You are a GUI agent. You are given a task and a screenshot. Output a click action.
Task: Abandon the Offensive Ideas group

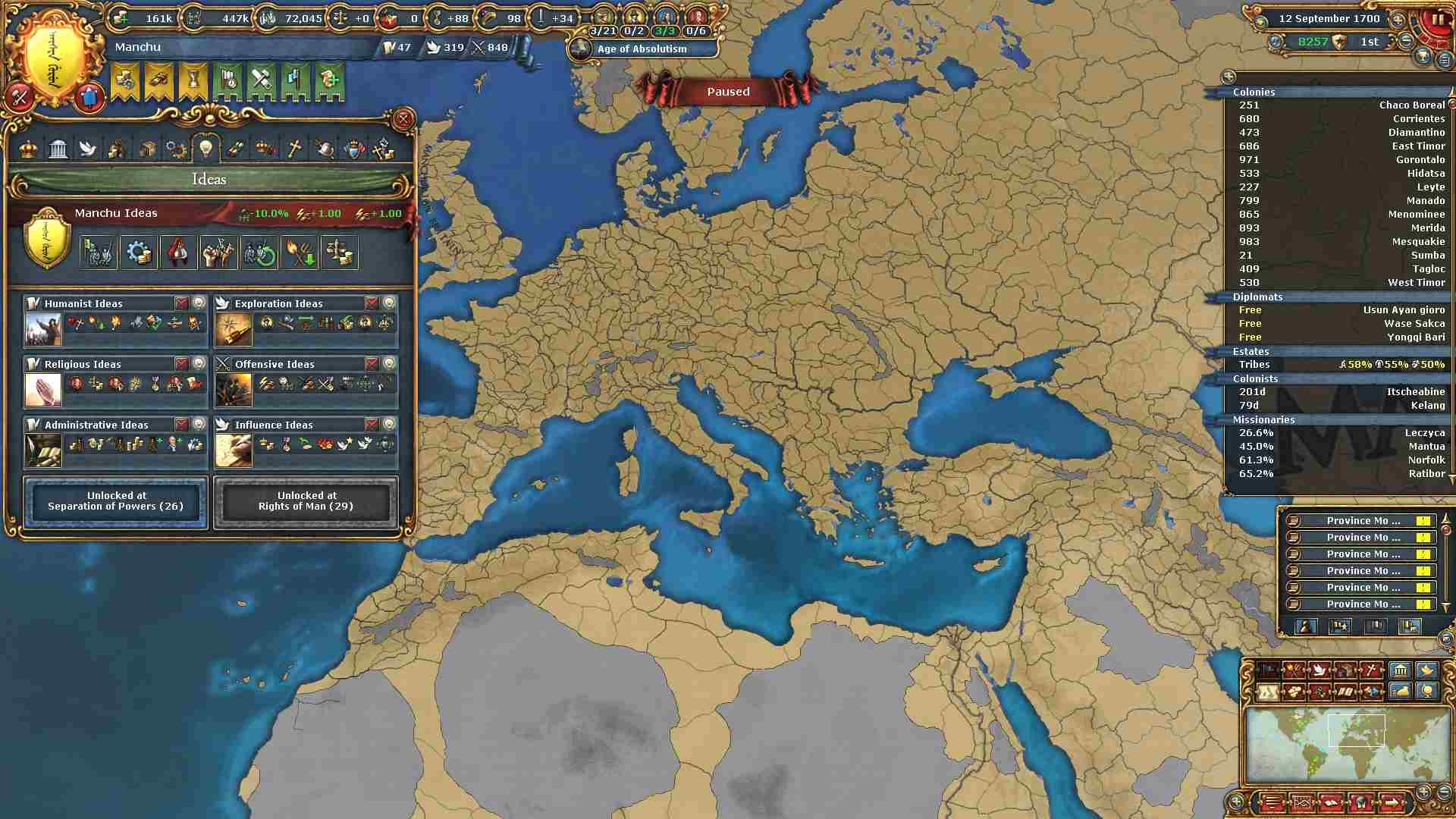point(372,363)
